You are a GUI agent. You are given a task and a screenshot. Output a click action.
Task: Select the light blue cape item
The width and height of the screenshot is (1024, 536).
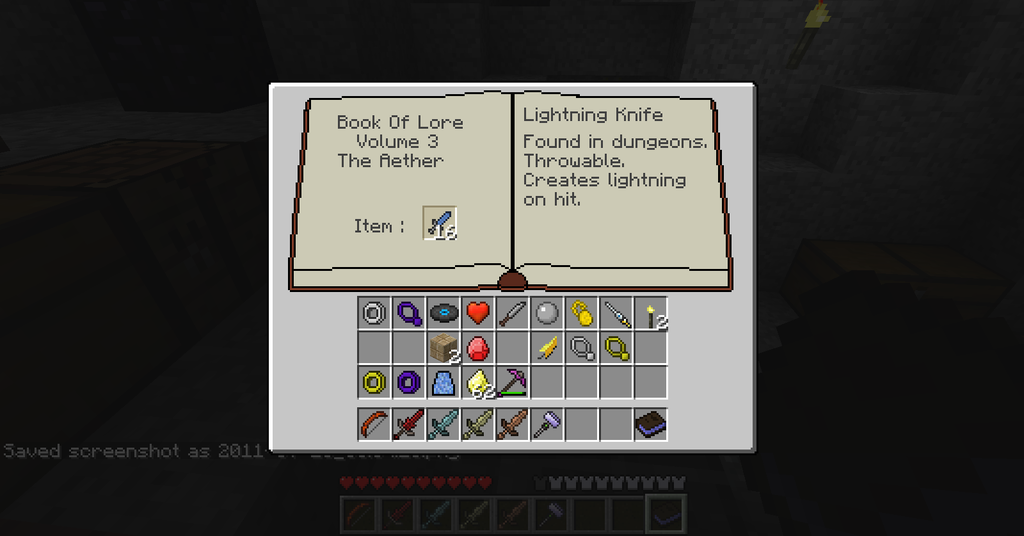(443, 382)
